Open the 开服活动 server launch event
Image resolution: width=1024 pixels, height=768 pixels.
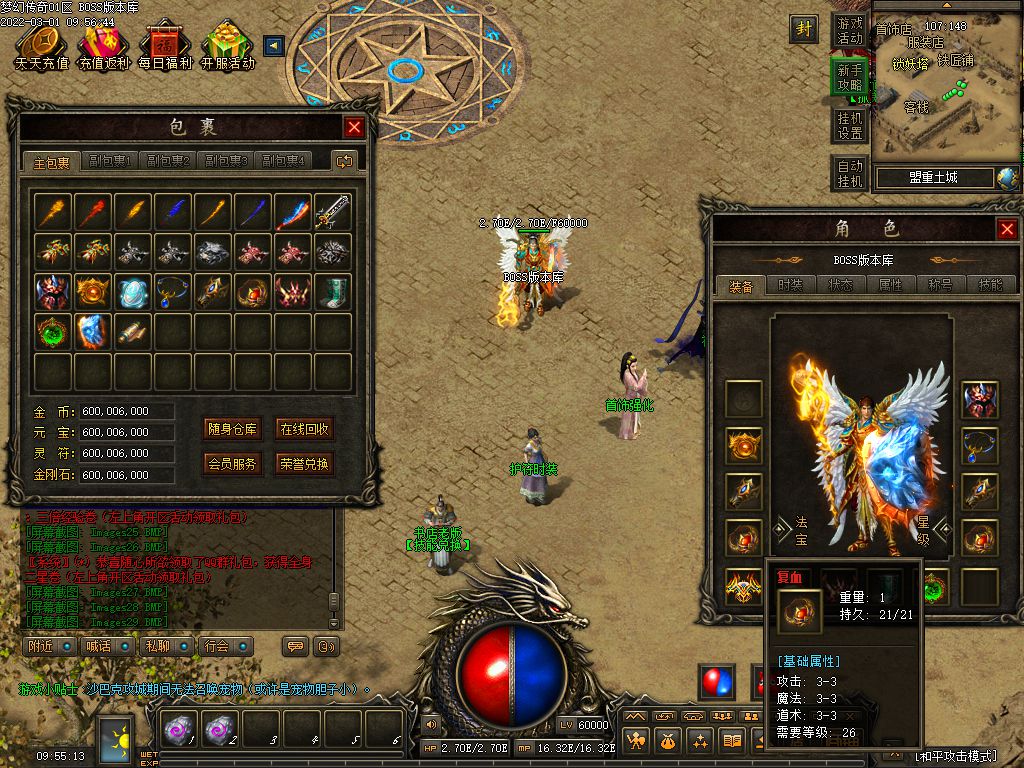coord(227,46)
